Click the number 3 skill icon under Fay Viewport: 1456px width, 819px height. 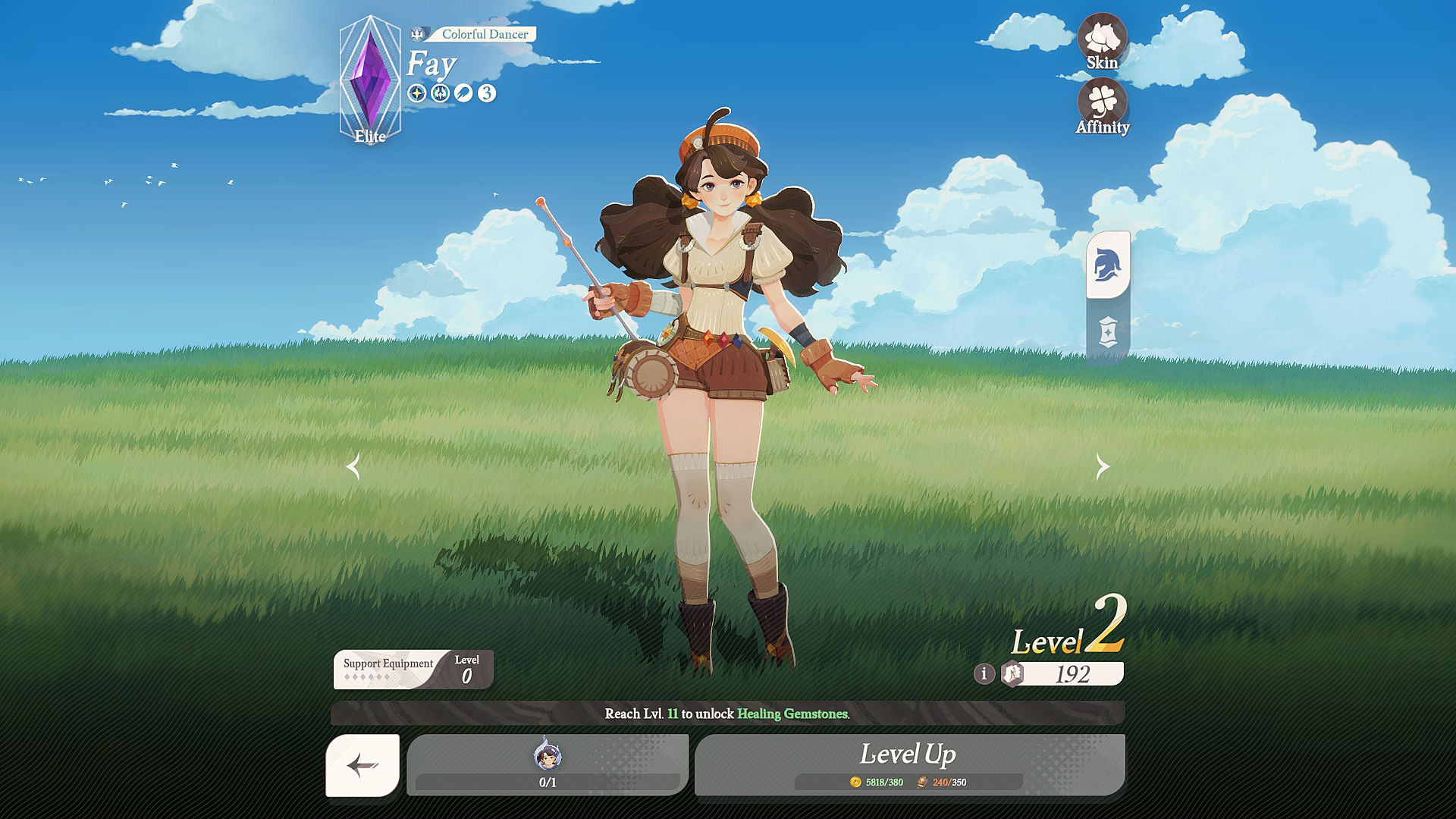pos(487,93)
